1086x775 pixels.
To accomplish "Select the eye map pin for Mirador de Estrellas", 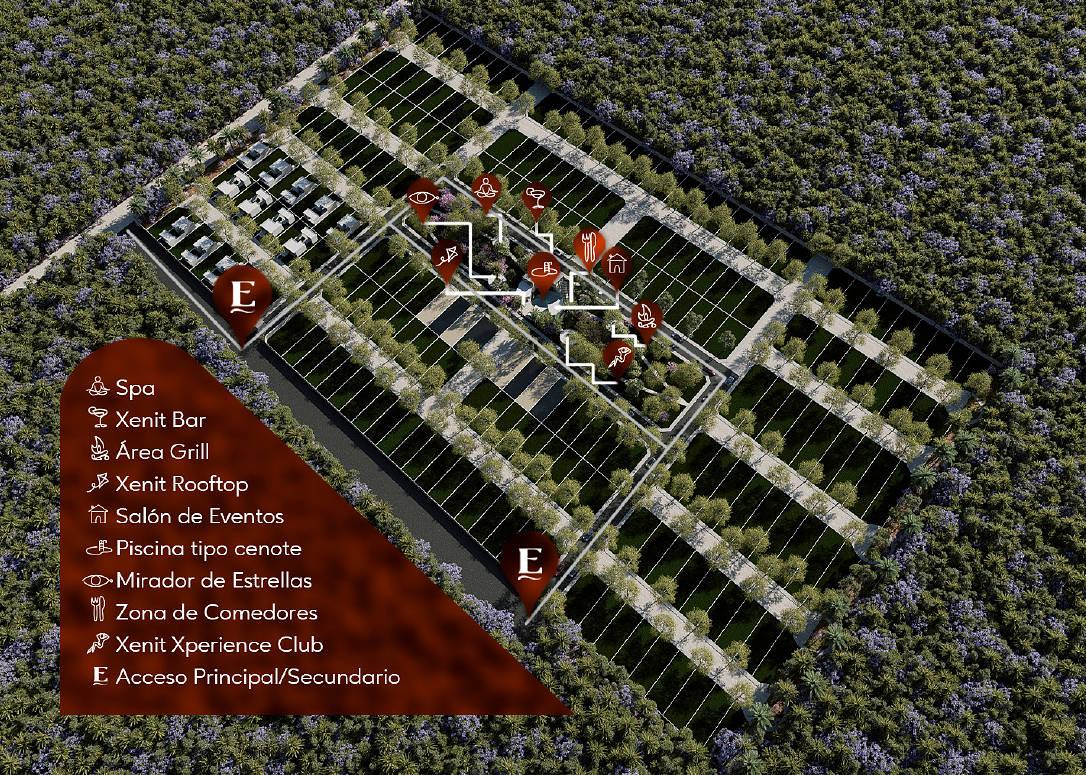I will click(x=422, y=197).
